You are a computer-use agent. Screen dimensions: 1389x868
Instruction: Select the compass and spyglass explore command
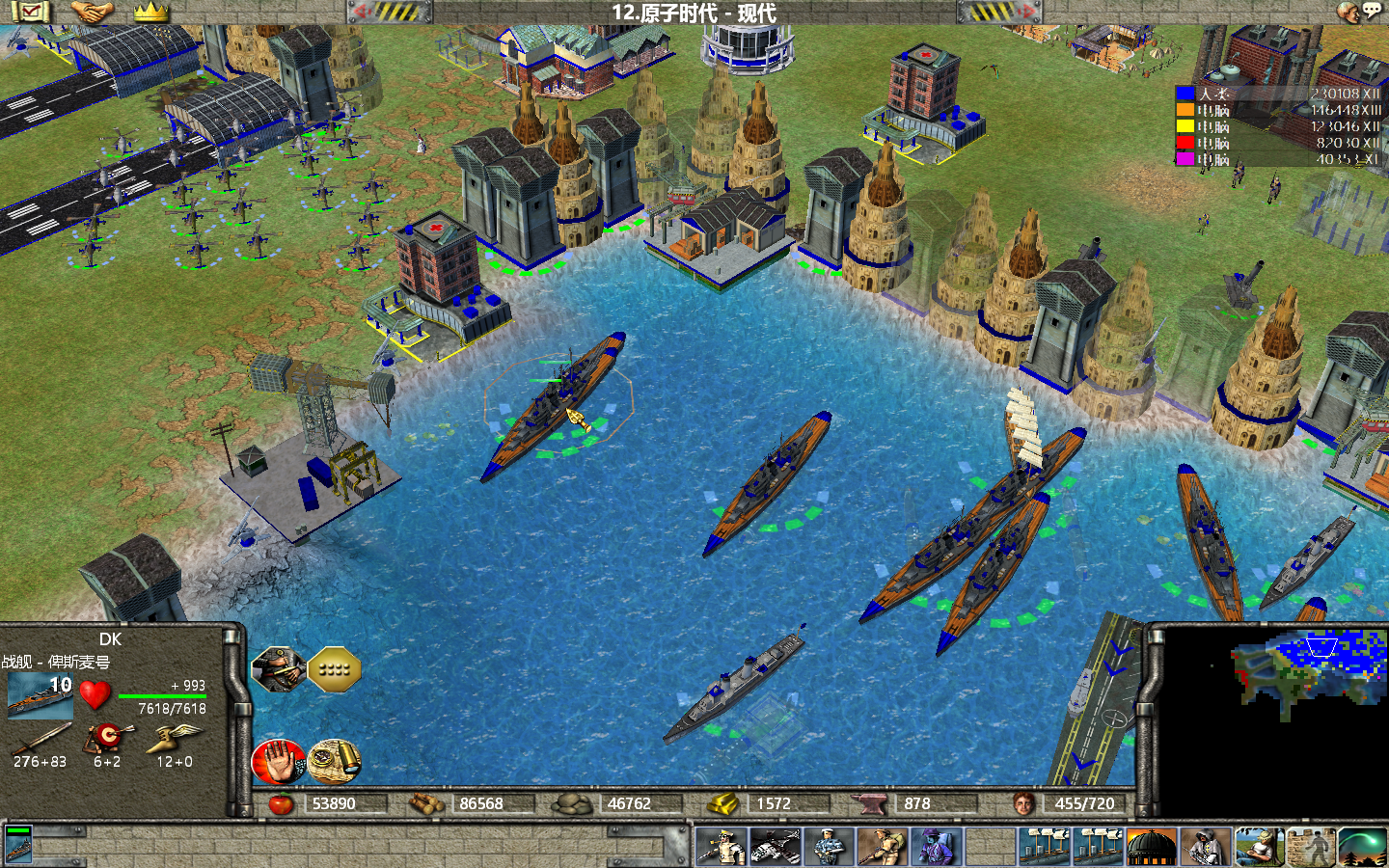tap(334, 761)
